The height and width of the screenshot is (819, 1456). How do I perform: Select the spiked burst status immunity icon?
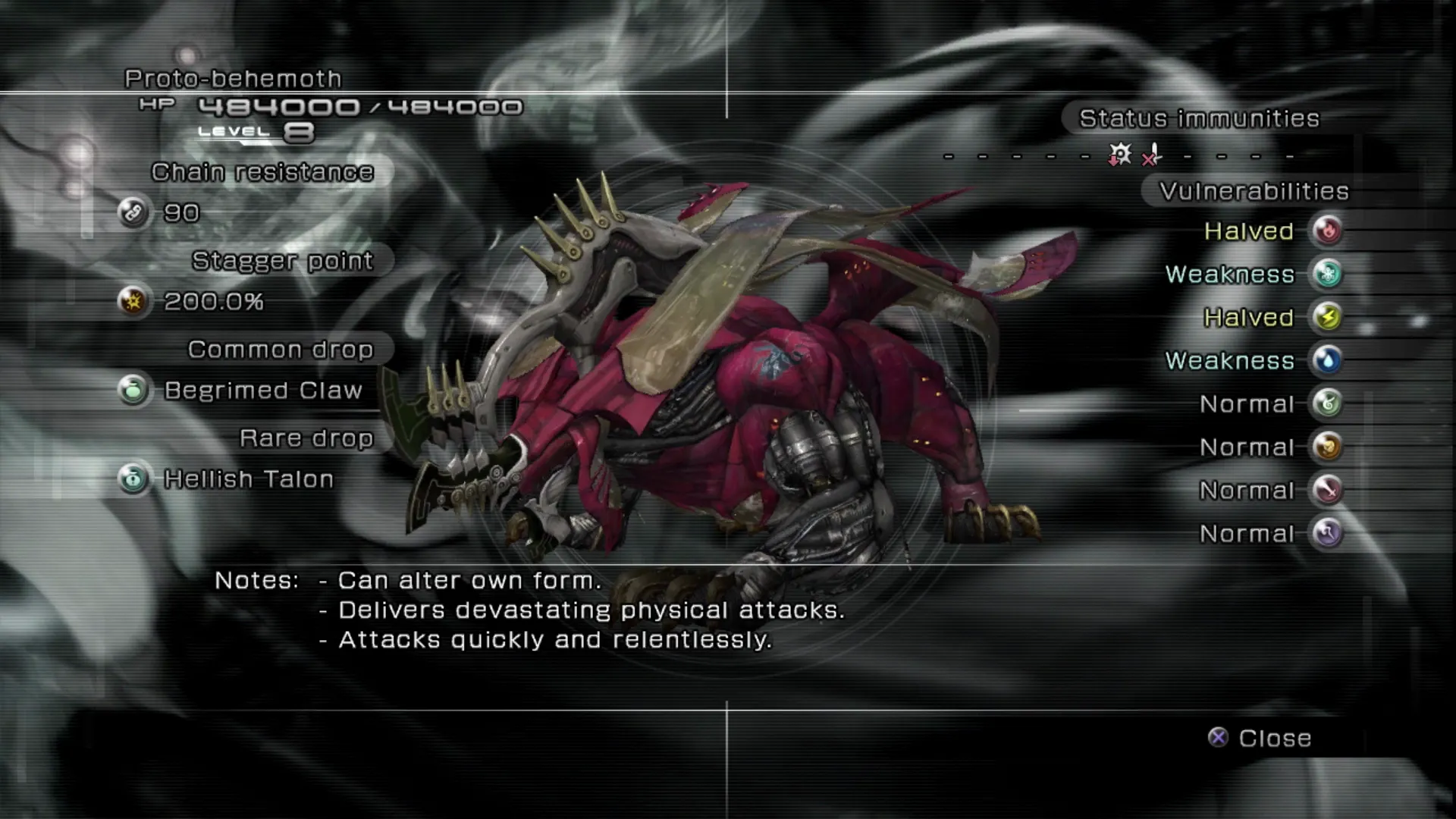tap(1119, 155)
